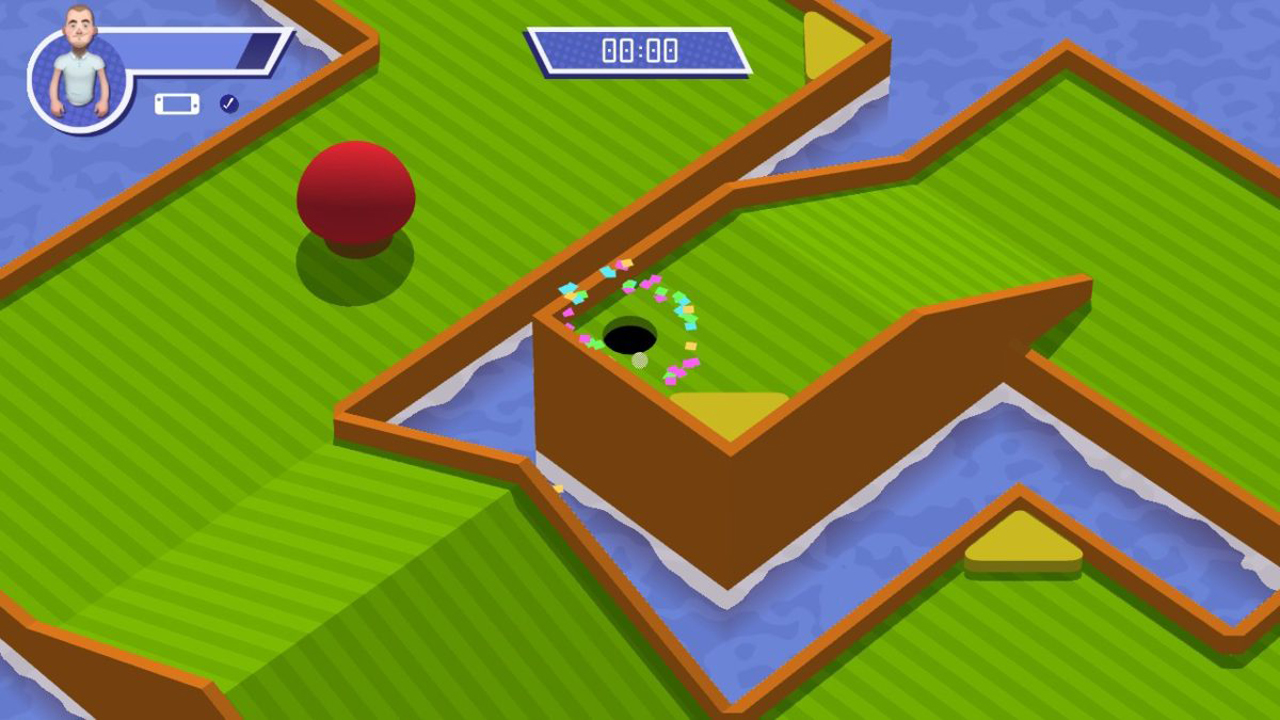Click the round checkmark badge

tap(229, 104)
